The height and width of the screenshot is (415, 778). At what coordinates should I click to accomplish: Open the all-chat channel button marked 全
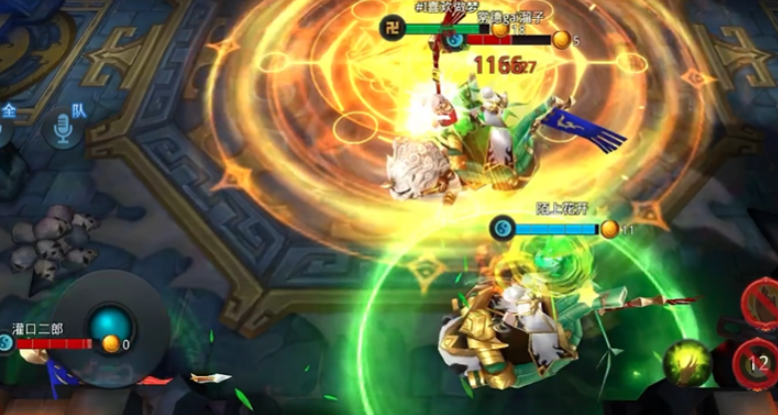click(x=8, y=112)
